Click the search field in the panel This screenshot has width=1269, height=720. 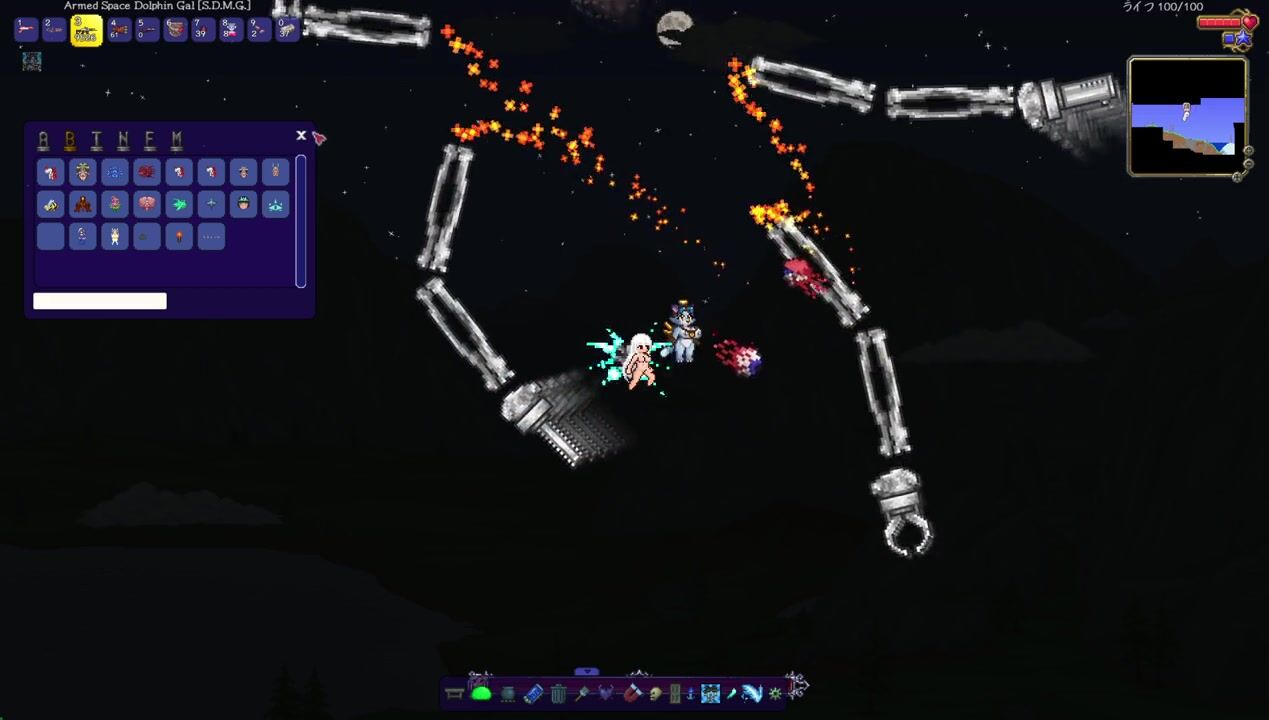(x=100, y=301)
